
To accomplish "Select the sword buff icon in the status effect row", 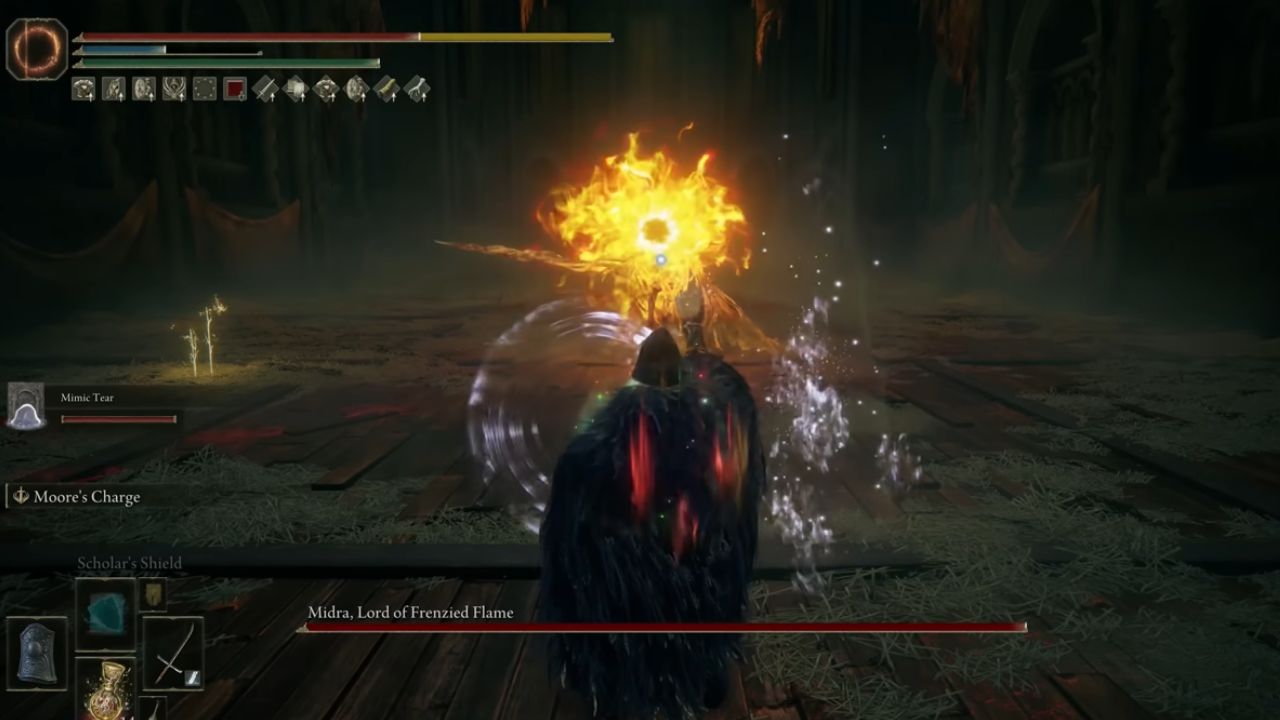I will pos(266,88).
